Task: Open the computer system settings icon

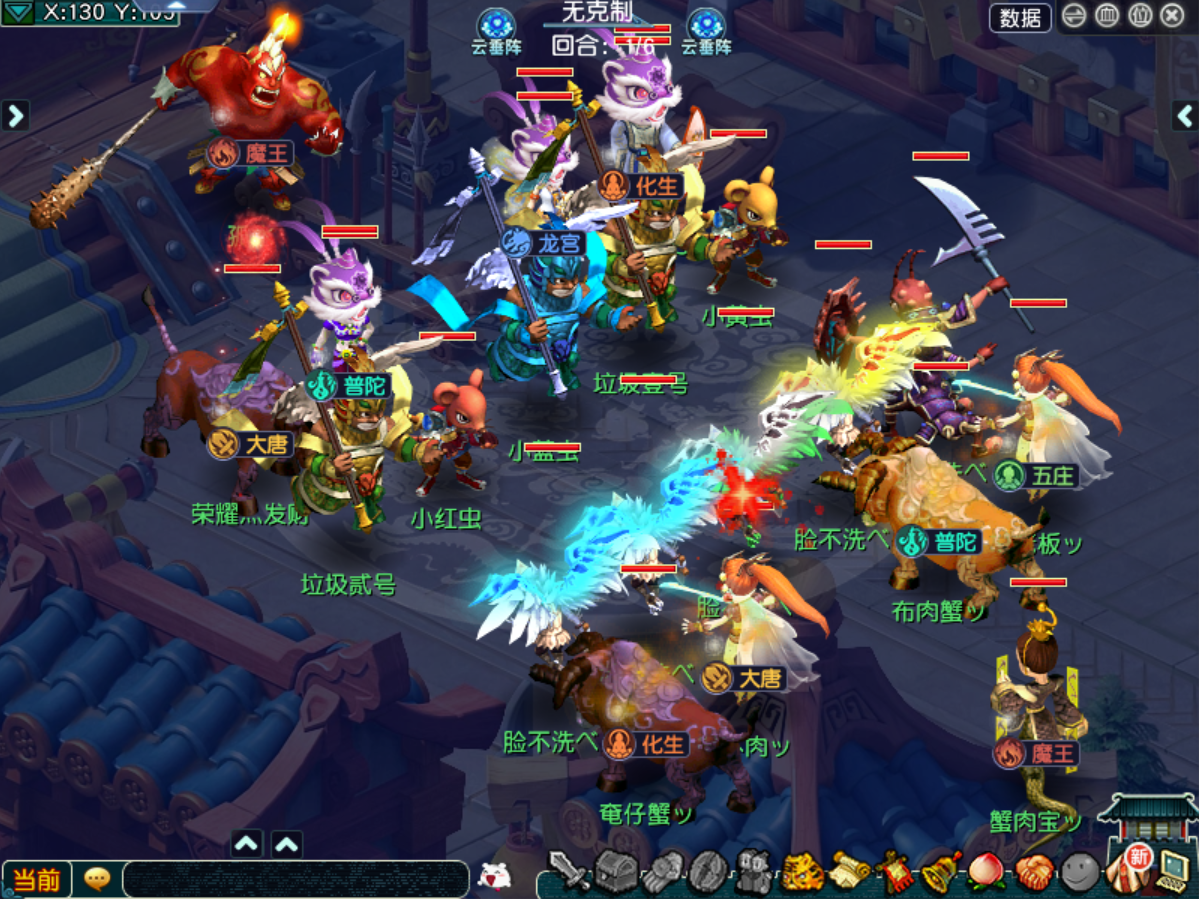Action: click(1172, 872)
